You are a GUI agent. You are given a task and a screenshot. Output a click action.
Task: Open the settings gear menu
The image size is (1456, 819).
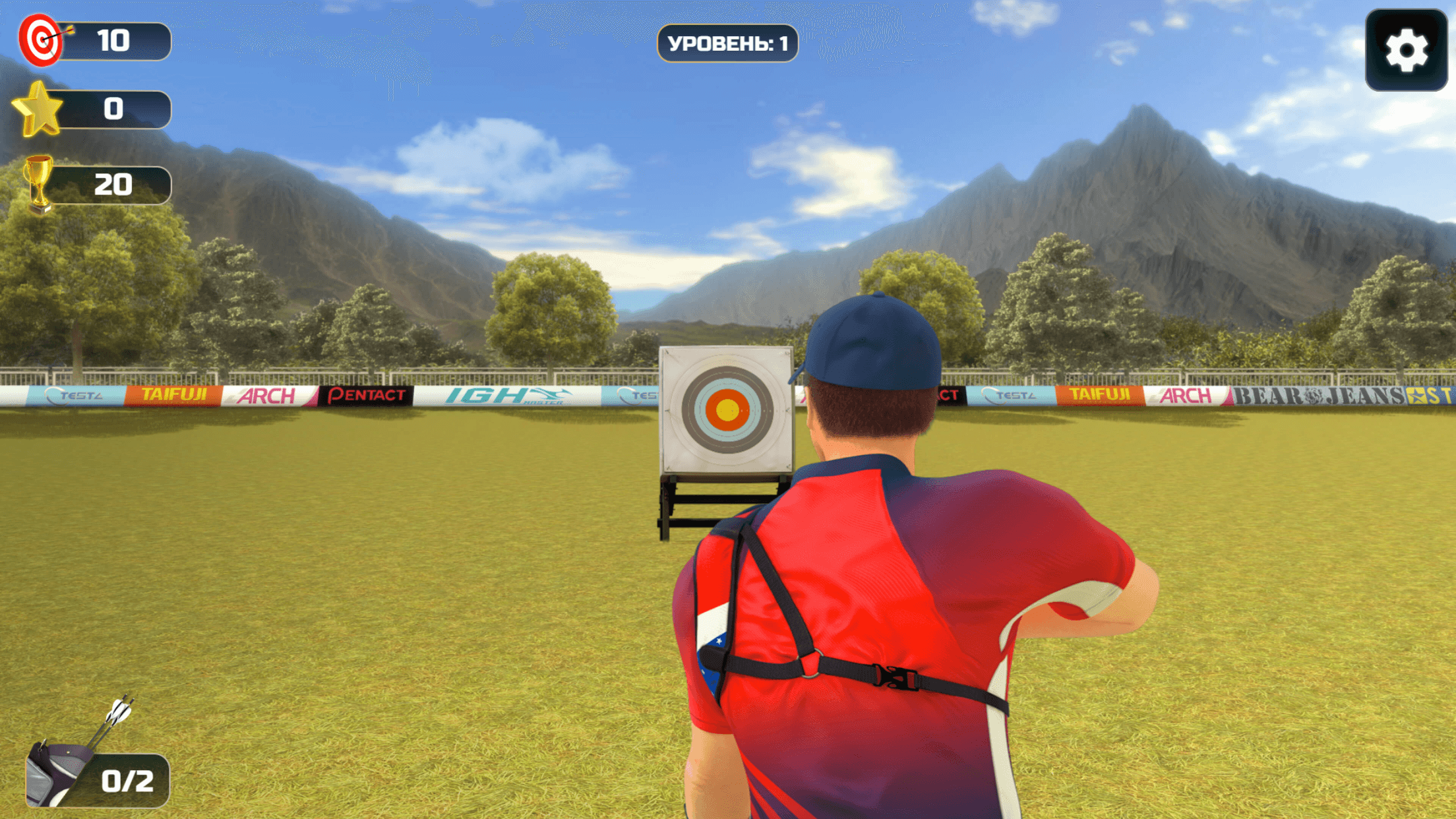(x=1406, y=50)
